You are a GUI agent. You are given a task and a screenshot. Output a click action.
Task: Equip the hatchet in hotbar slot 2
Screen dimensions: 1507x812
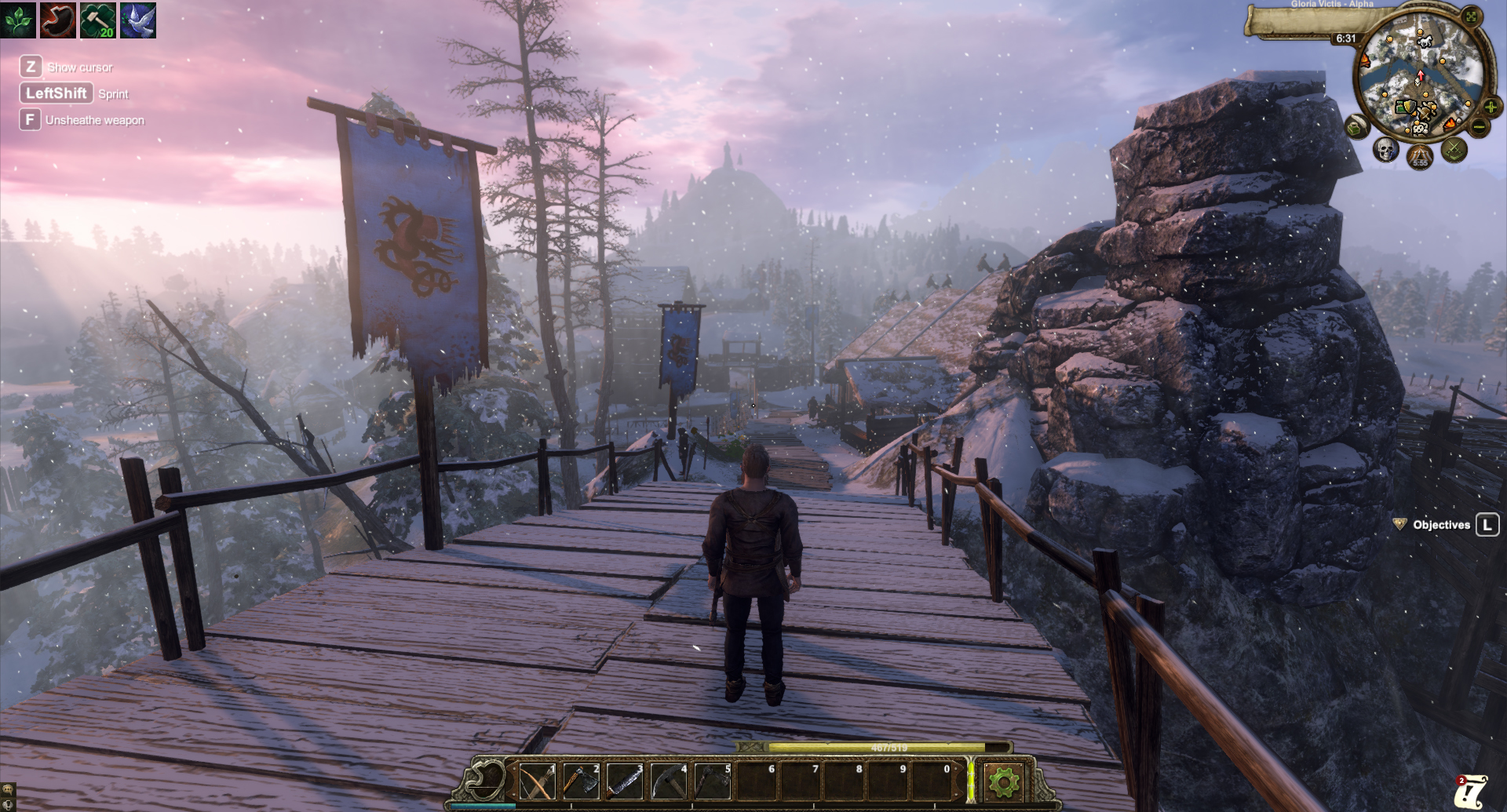click(581, 781)
